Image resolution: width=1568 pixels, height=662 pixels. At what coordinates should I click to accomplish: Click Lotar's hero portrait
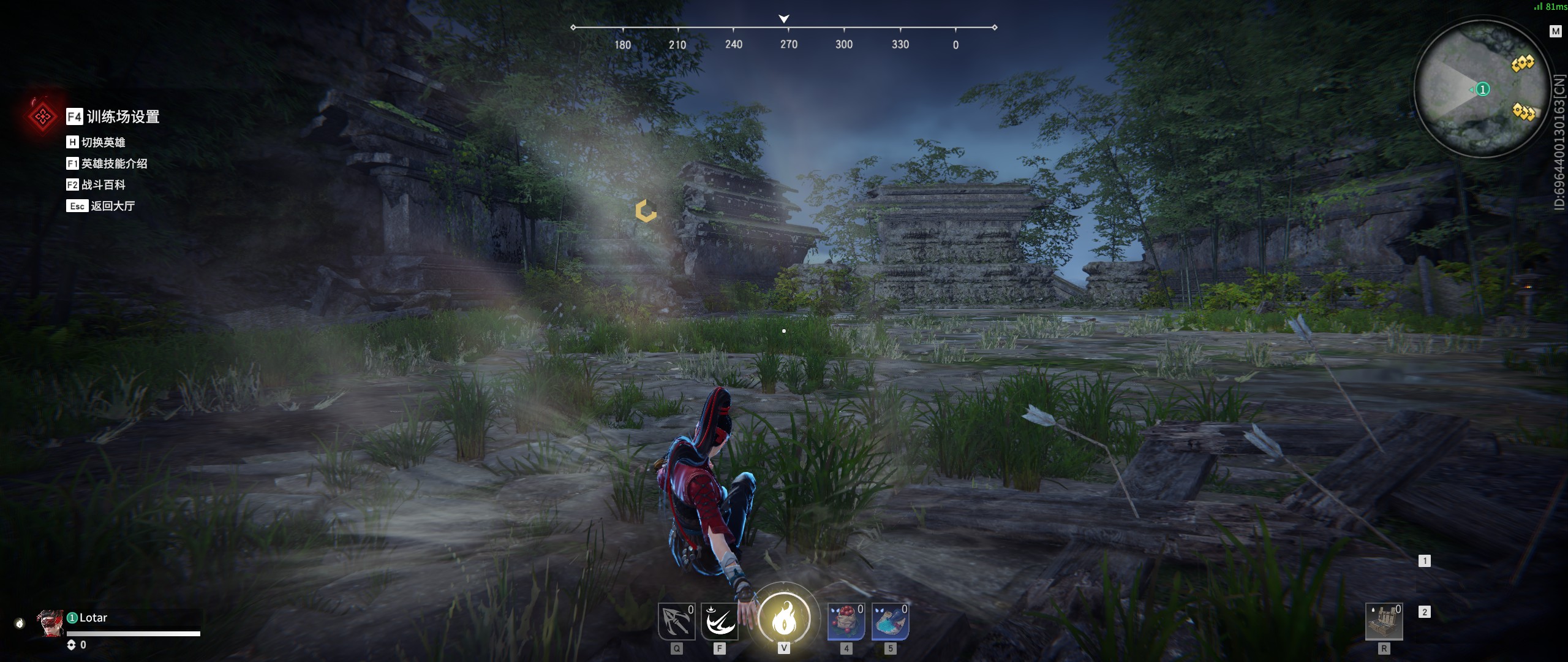coord(50,623)
